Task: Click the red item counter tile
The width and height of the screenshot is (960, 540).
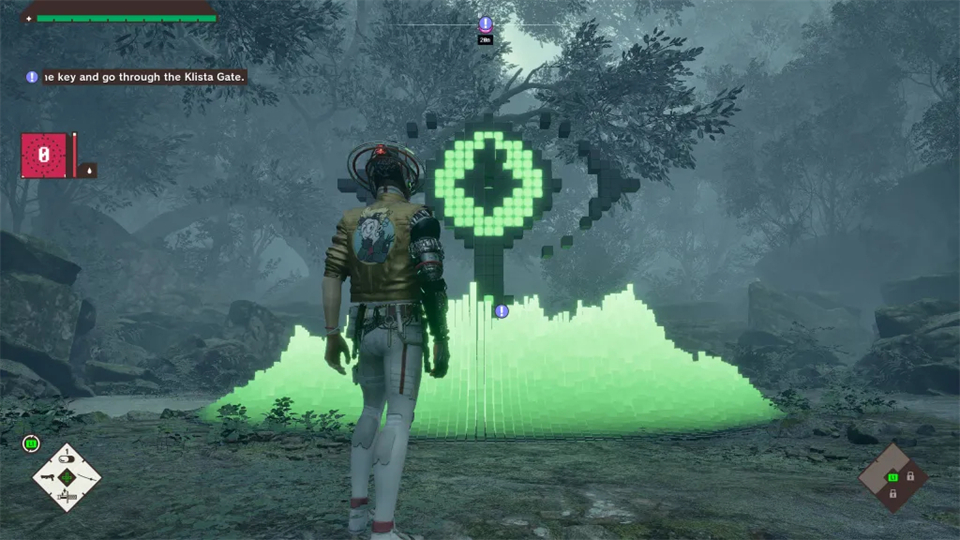Action: 44,156
